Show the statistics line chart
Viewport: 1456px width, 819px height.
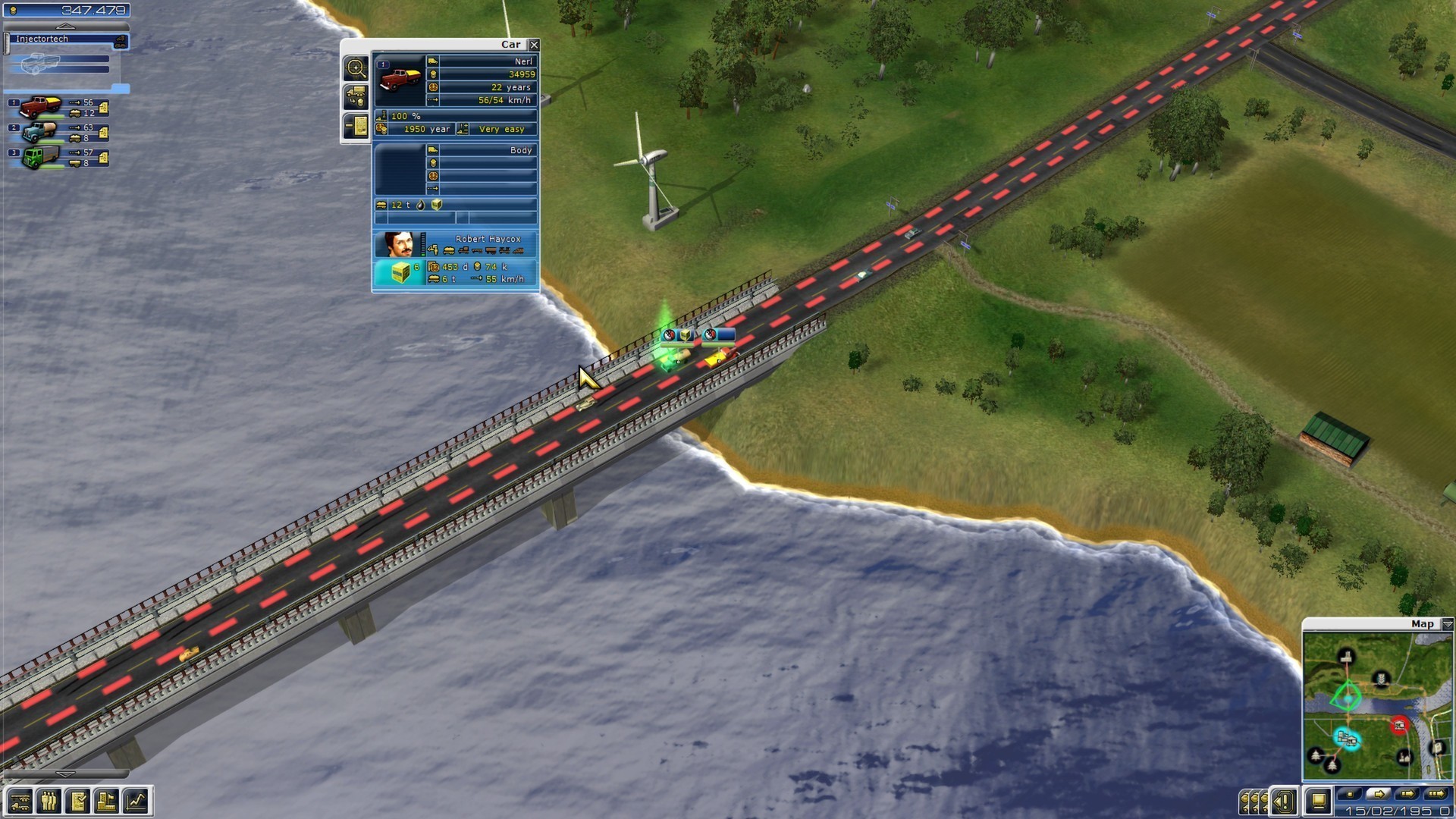(x=136, y=801)
